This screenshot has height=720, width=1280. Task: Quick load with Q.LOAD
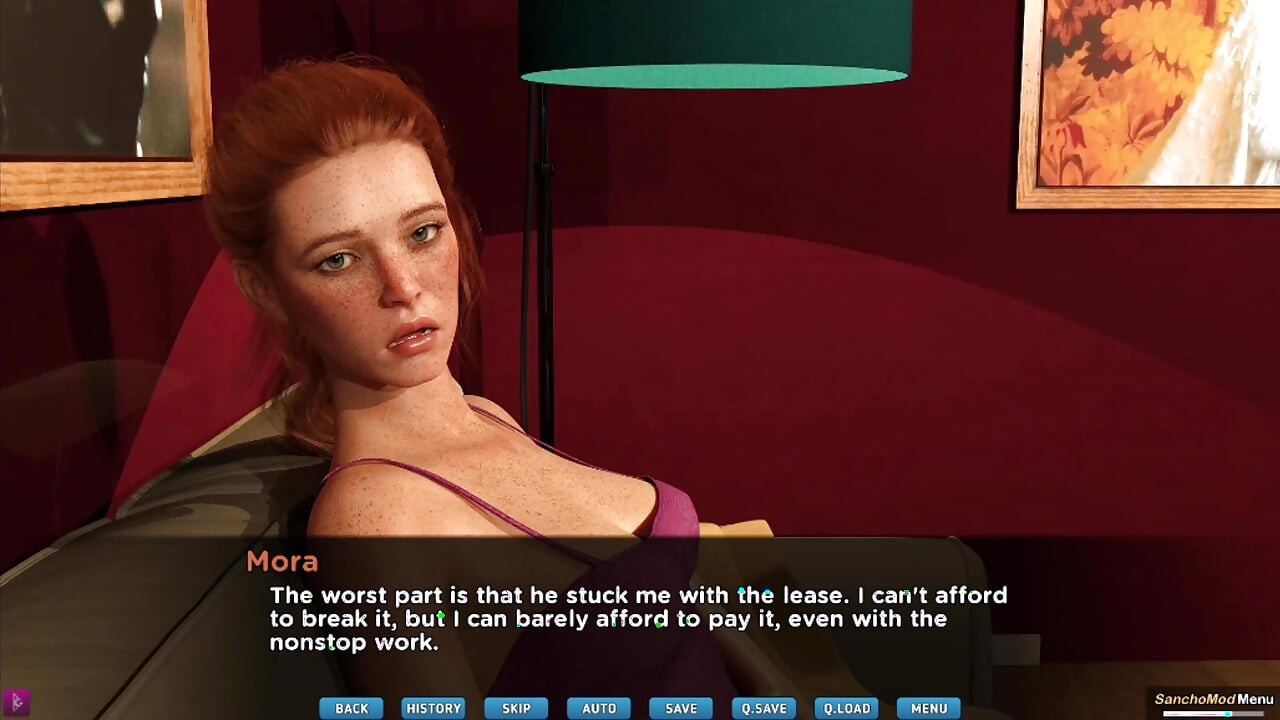[846, 708]
